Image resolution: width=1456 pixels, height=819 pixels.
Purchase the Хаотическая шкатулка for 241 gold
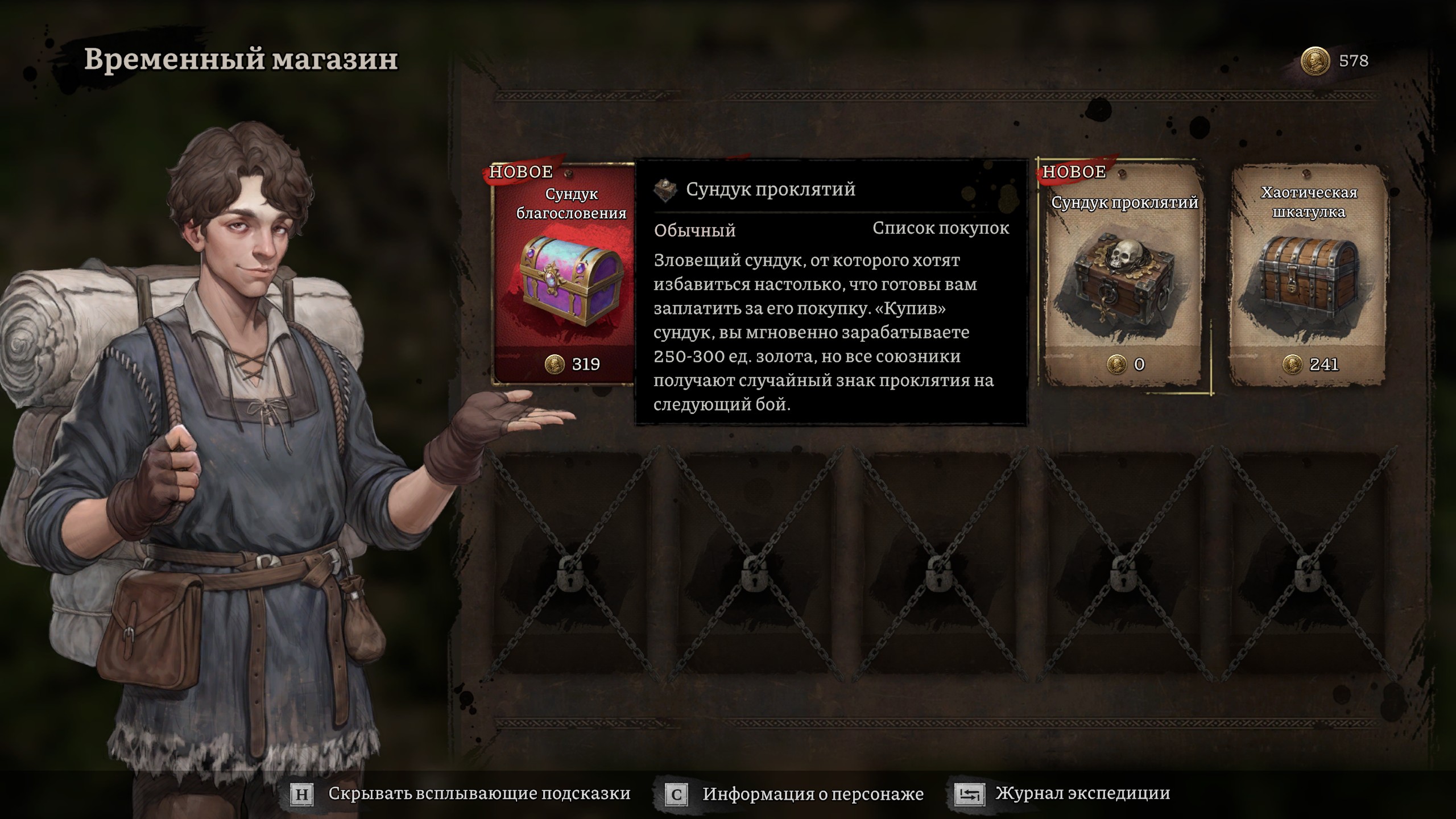point(1308,279)
